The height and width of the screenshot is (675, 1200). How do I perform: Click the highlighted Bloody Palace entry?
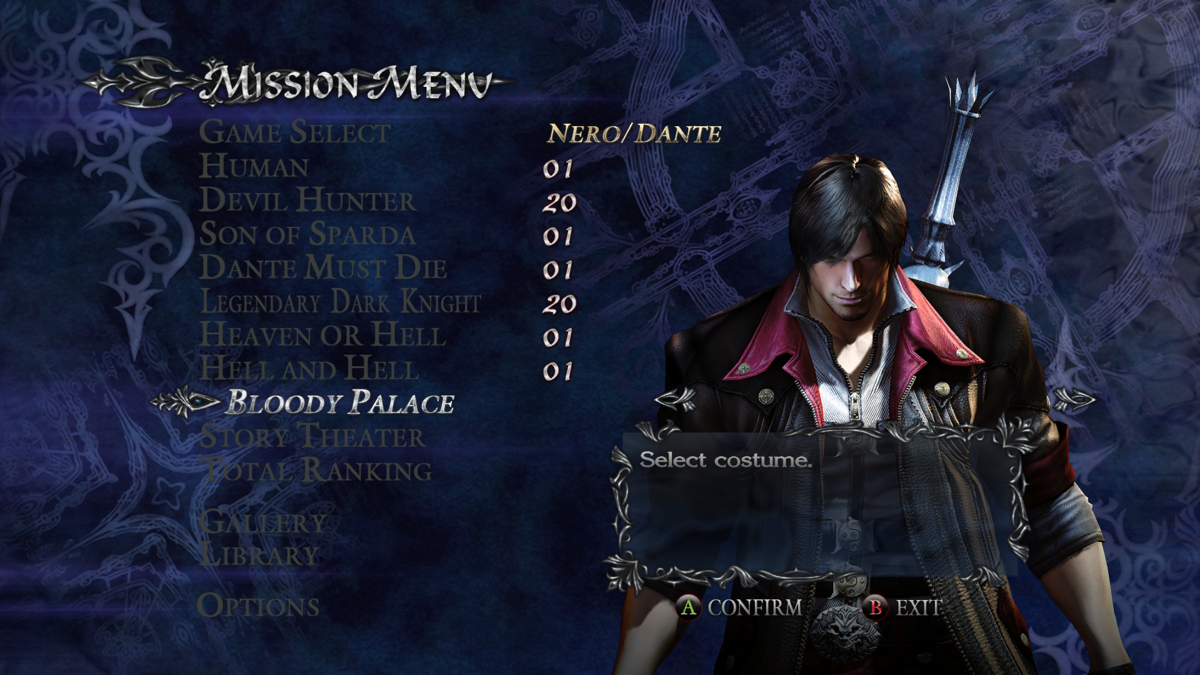point(340,403)
